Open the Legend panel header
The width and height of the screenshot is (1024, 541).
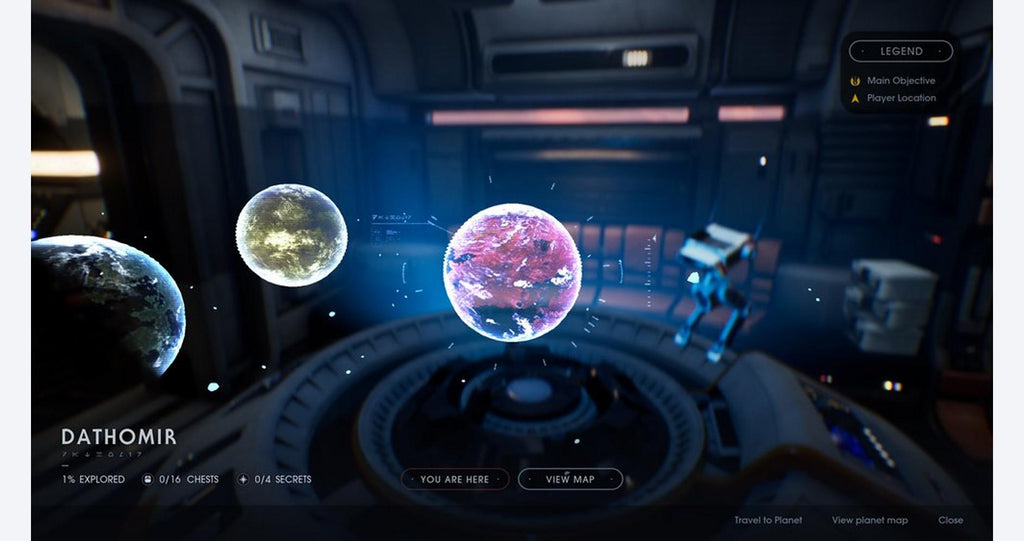pyautogui.click(x=901, y=51)
